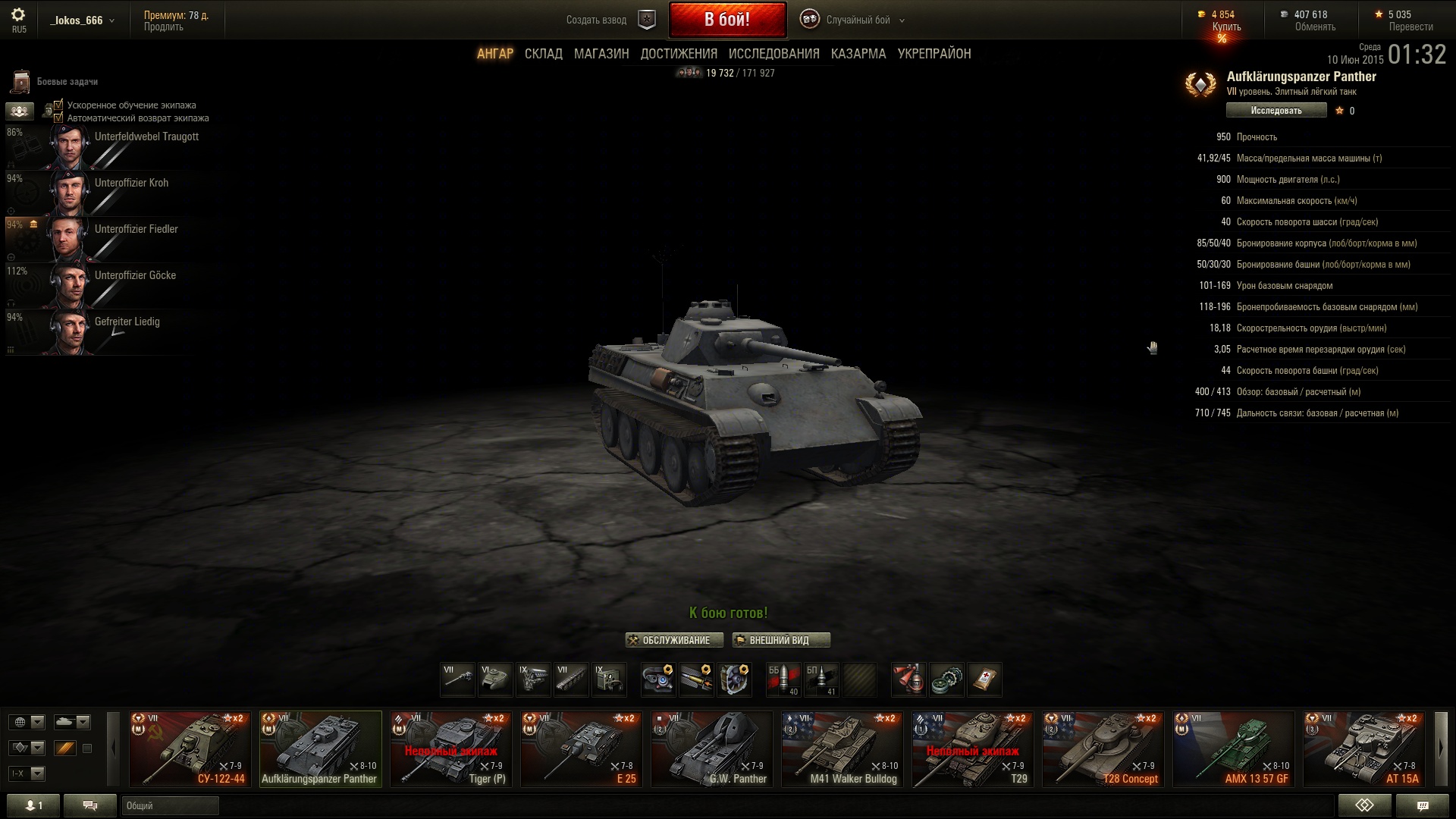
Task: Open the КАЗАРМА tab
Action: 858,54
